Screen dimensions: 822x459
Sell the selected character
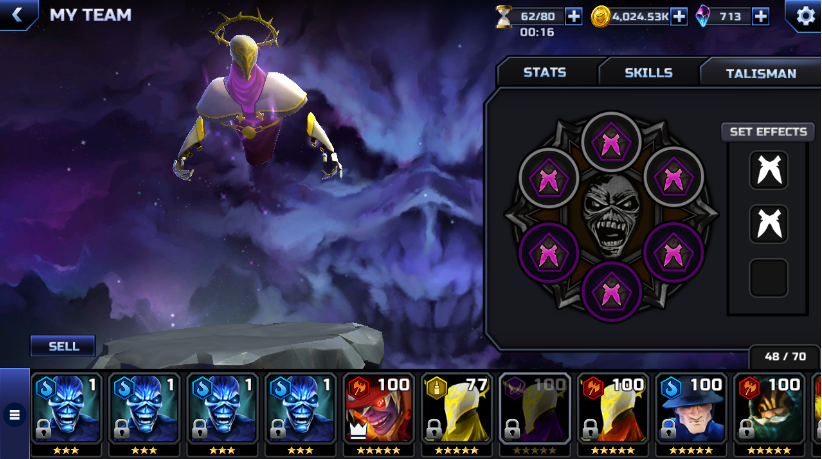coord(63,346)
